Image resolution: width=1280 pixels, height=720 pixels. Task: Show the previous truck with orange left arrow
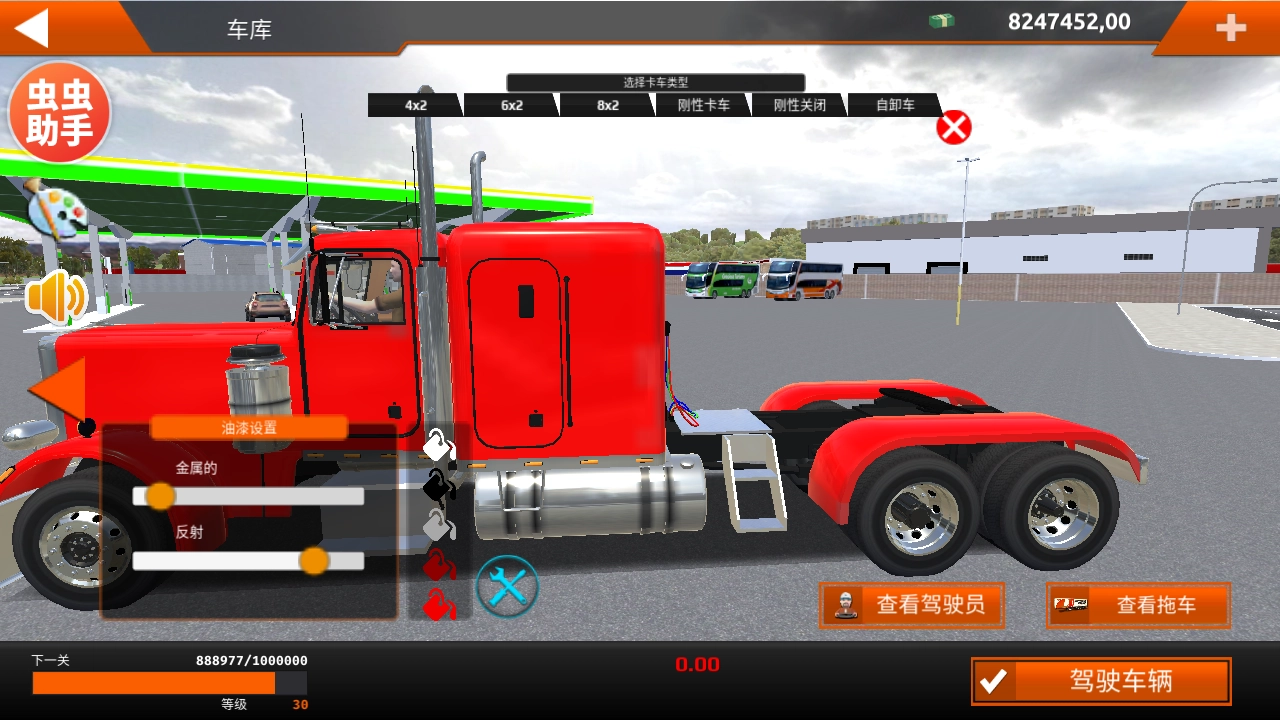point(58,388)
